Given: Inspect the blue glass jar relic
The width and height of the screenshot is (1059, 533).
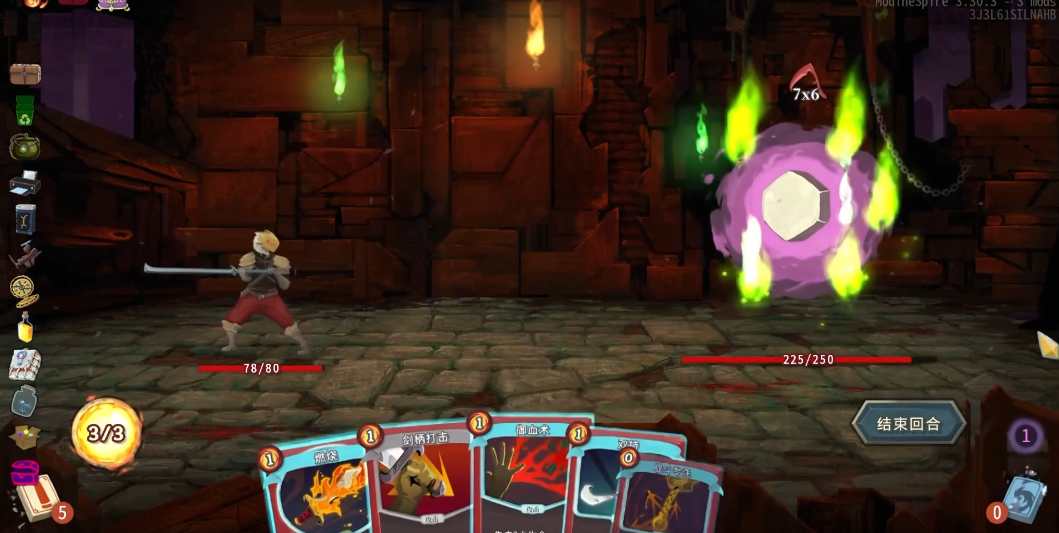Looking at the screenshot, I should 25,401.
